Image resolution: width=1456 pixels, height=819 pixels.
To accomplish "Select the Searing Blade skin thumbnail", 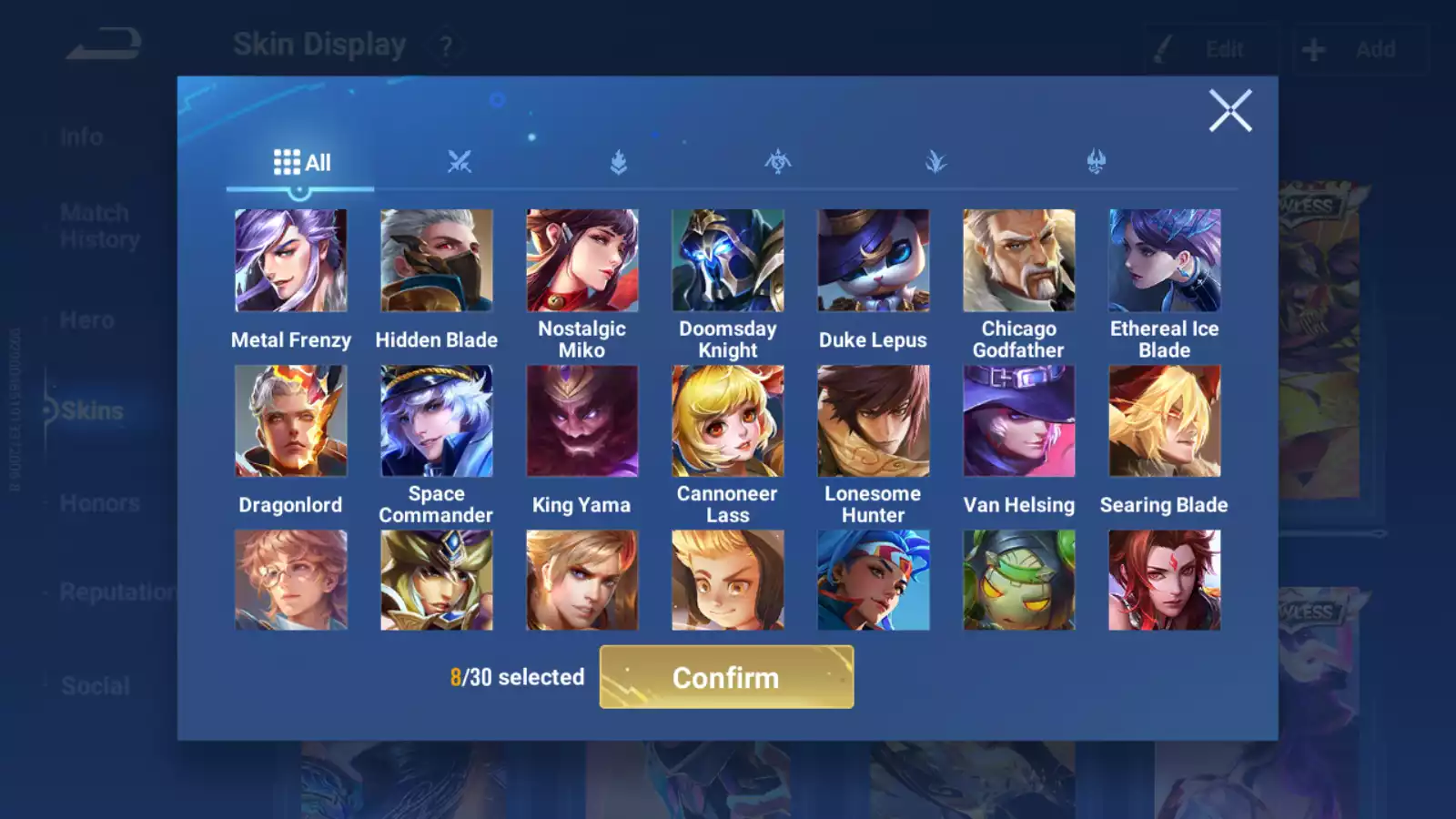I will coord(1164,420).
